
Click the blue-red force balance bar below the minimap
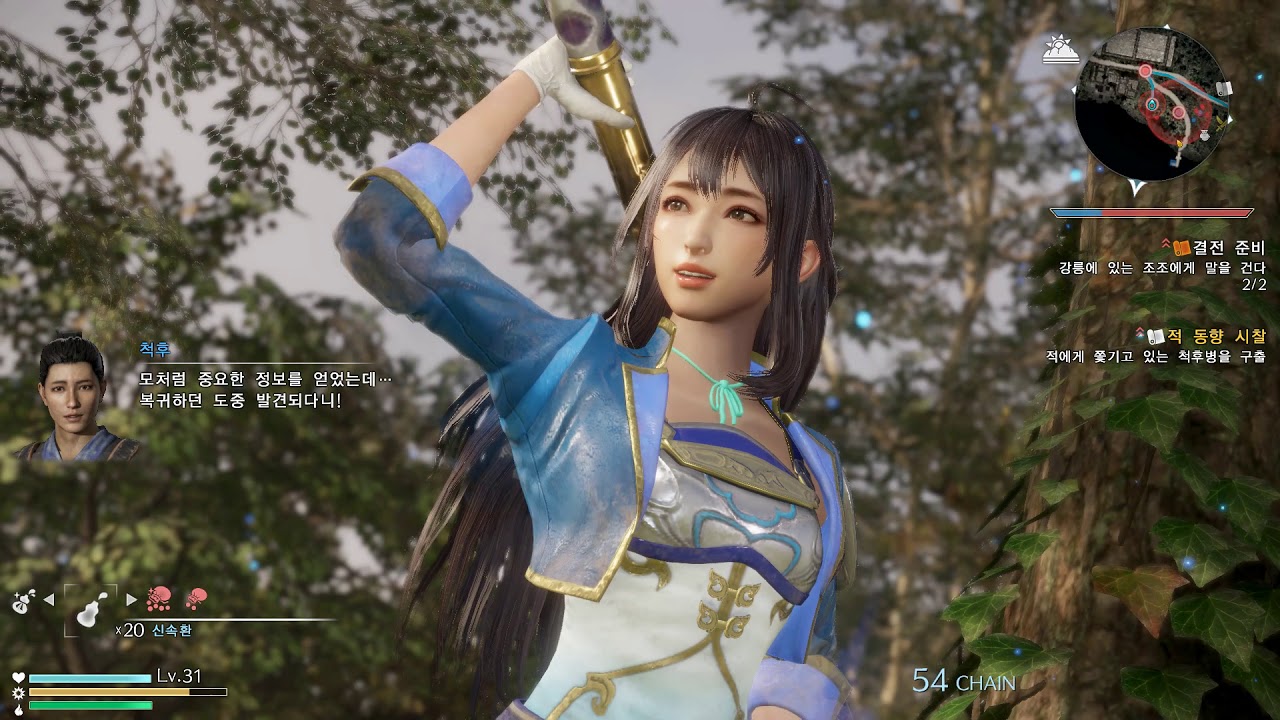(x=1152, y=212)
